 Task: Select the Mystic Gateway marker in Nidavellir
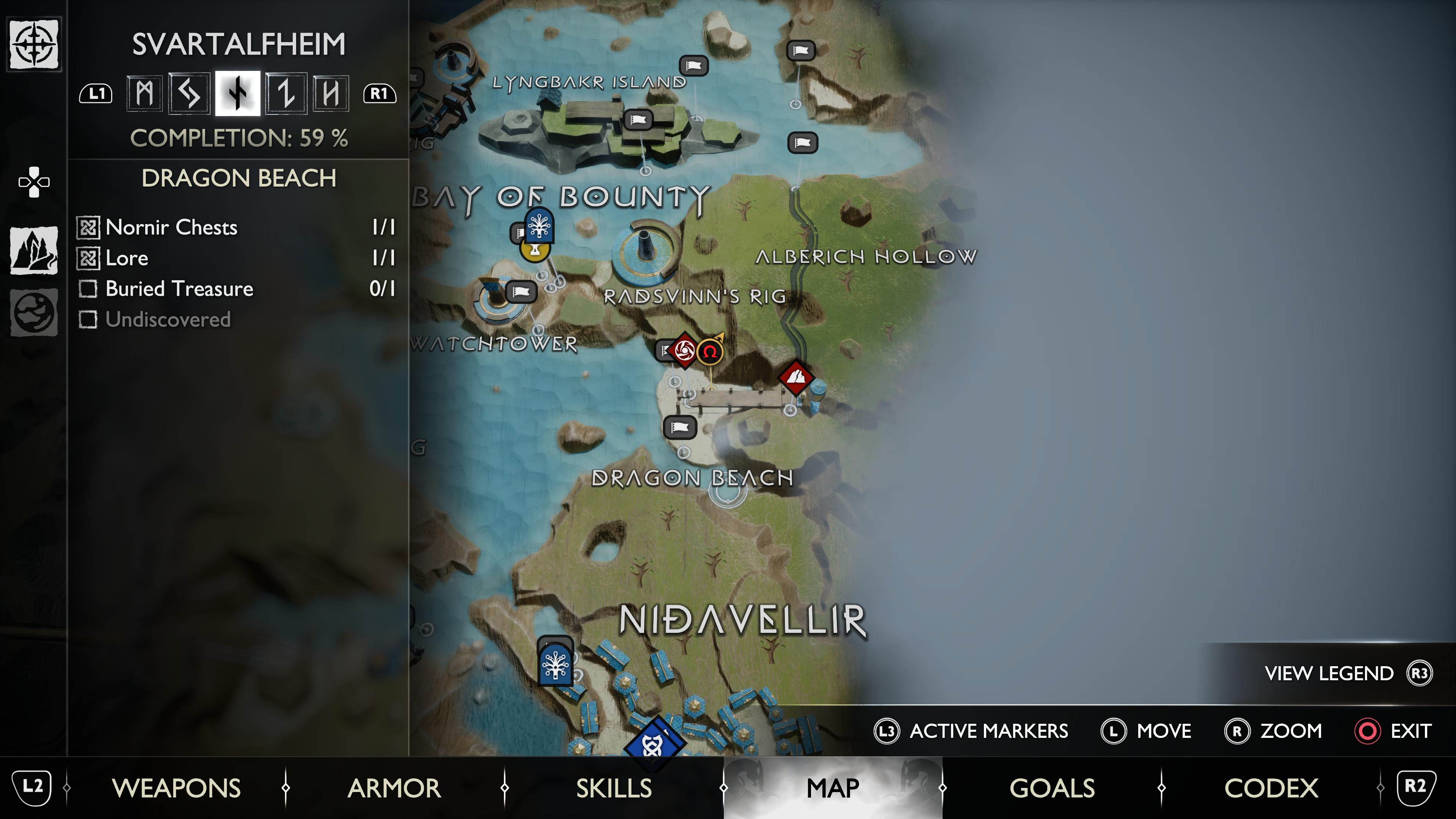[x=555, y=665]
